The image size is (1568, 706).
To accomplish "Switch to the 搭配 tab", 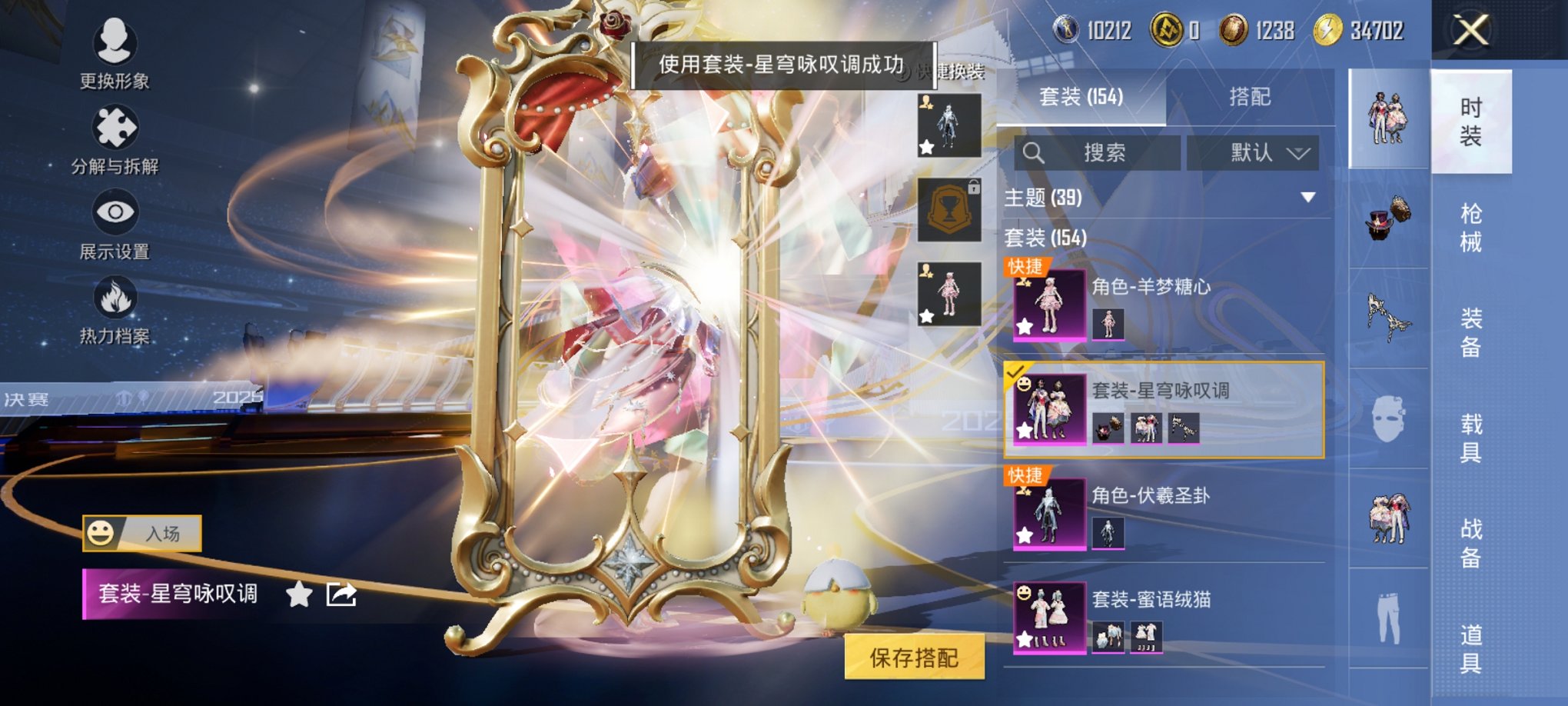I will click(1249, 98).
